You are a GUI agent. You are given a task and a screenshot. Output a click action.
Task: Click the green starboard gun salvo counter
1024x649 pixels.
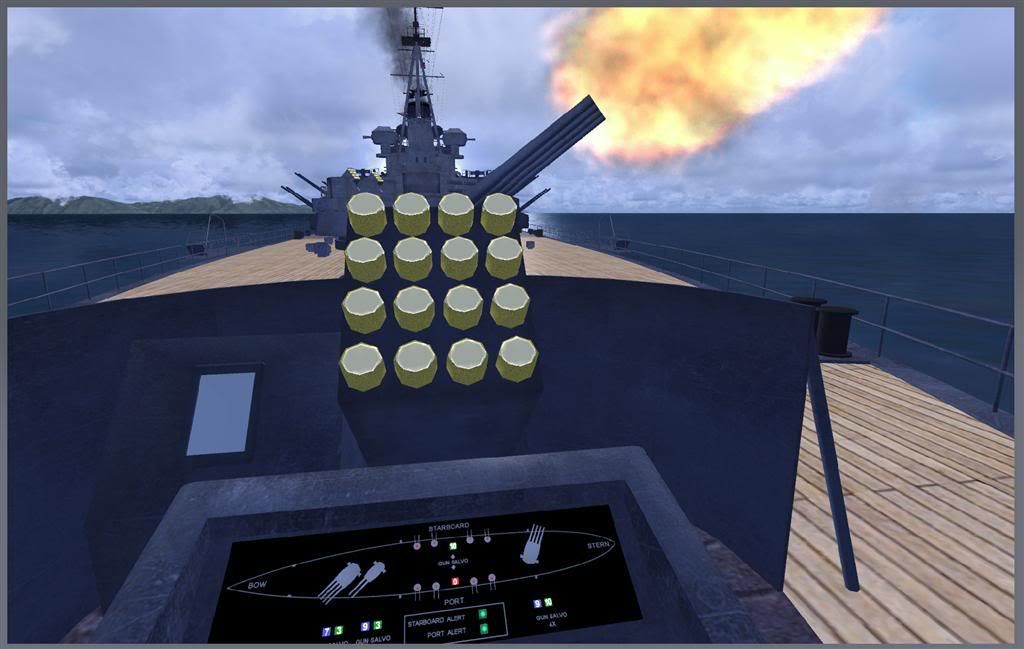tap(453, 546)
